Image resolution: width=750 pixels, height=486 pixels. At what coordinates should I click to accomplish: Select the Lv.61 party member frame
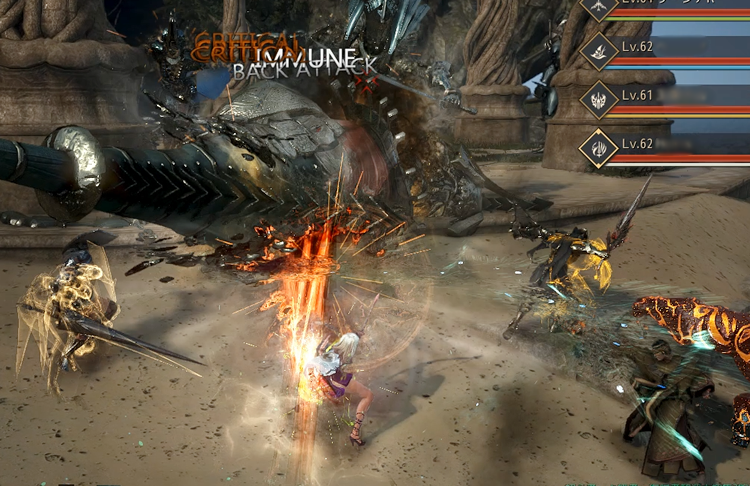[x=666, y=100]
